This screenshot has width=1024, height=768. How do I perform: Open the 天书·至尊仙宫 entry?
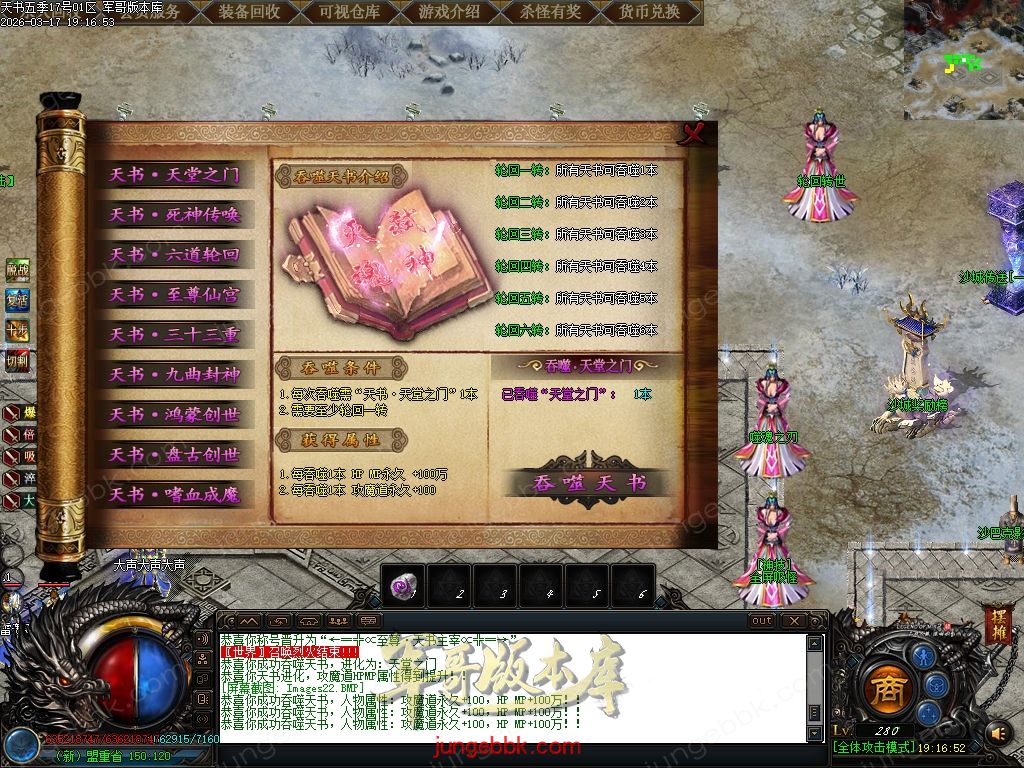174,295
